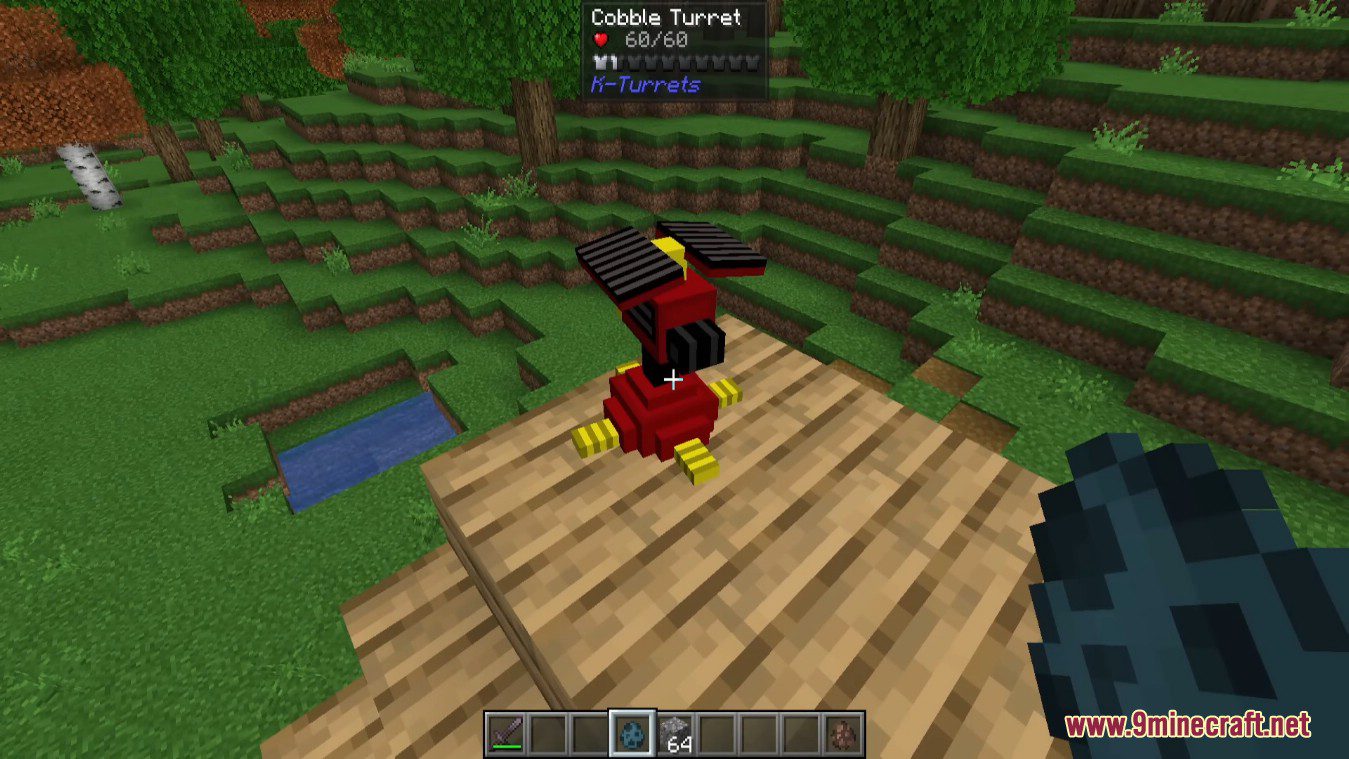1349x759 pixels.
Task: Click the 60/60 health readout
Action: pyautogui.click(x=655, y=39)
